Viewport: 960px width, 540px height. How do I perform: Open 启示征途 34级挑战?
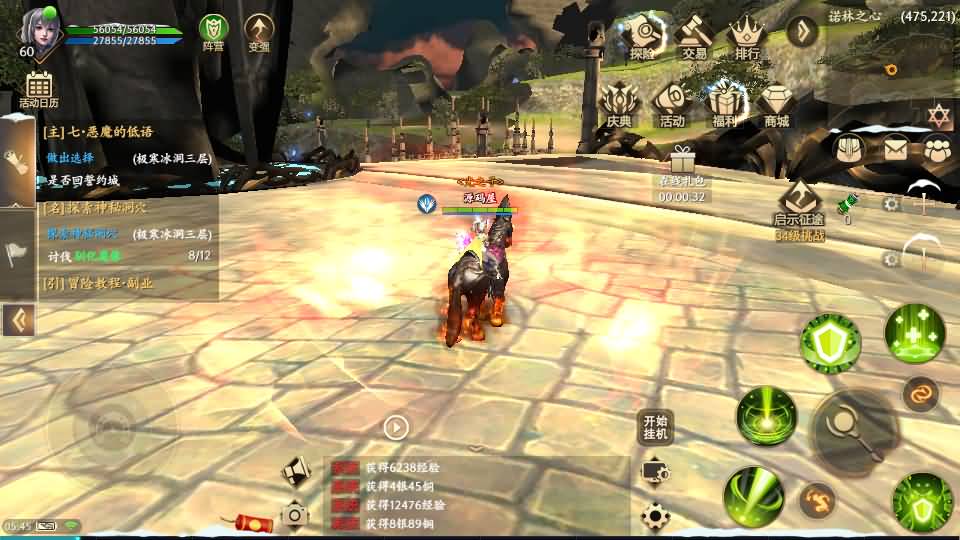pos(799,208)
